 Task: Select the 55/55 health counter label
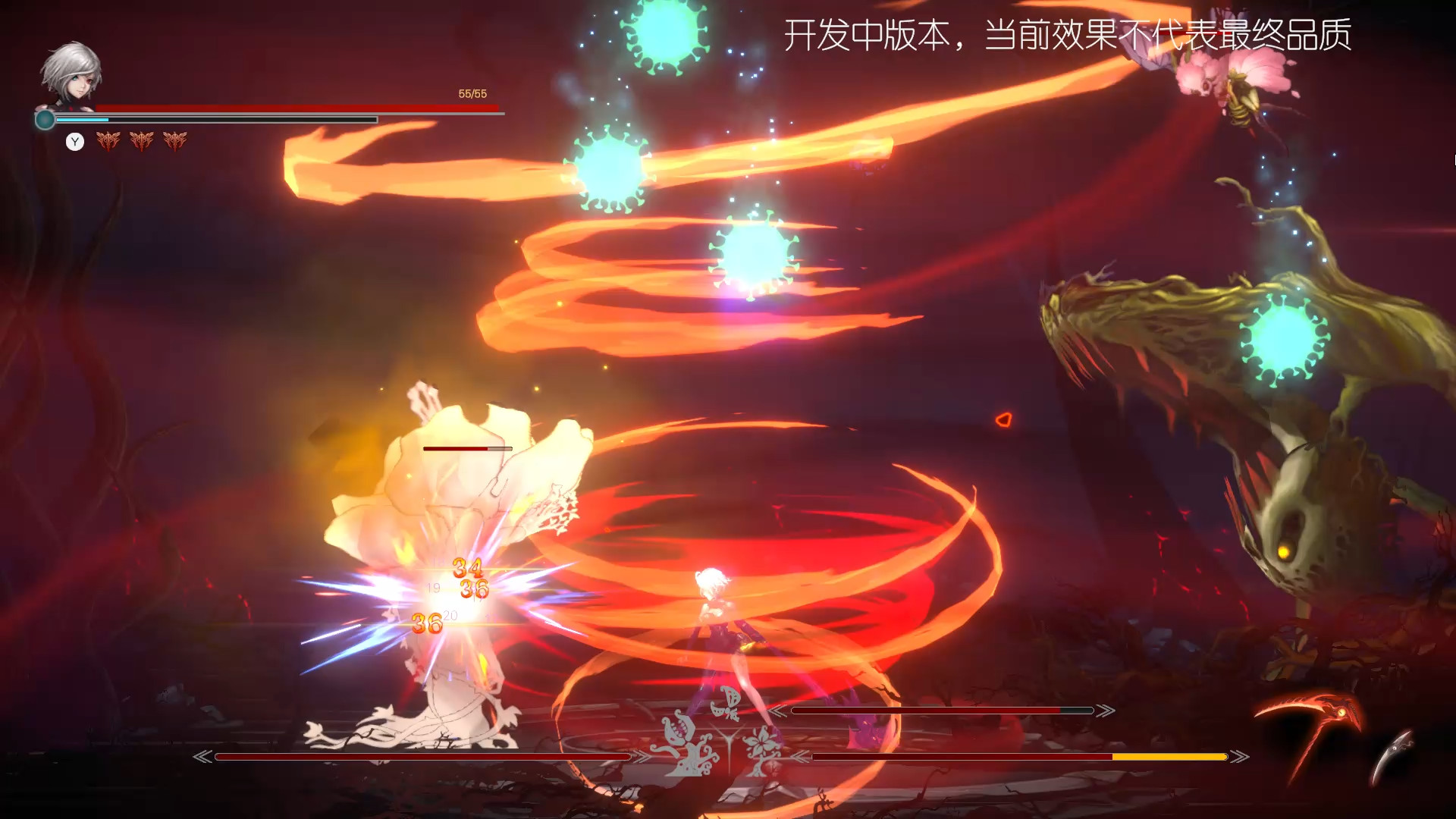pyautogui.click(x=472, y=95)
